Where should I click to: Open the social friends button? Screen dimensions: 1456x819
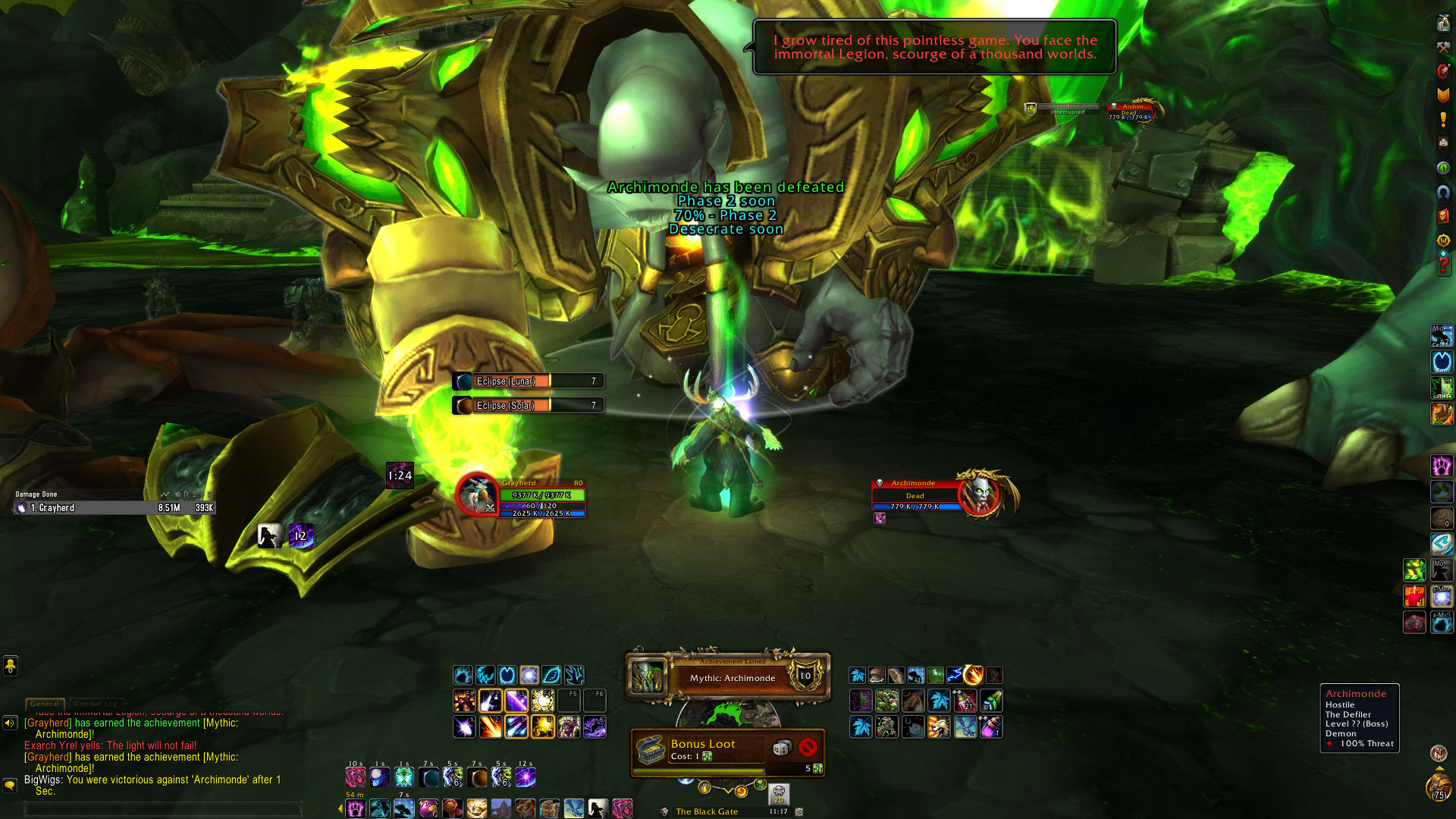[10, 666]
